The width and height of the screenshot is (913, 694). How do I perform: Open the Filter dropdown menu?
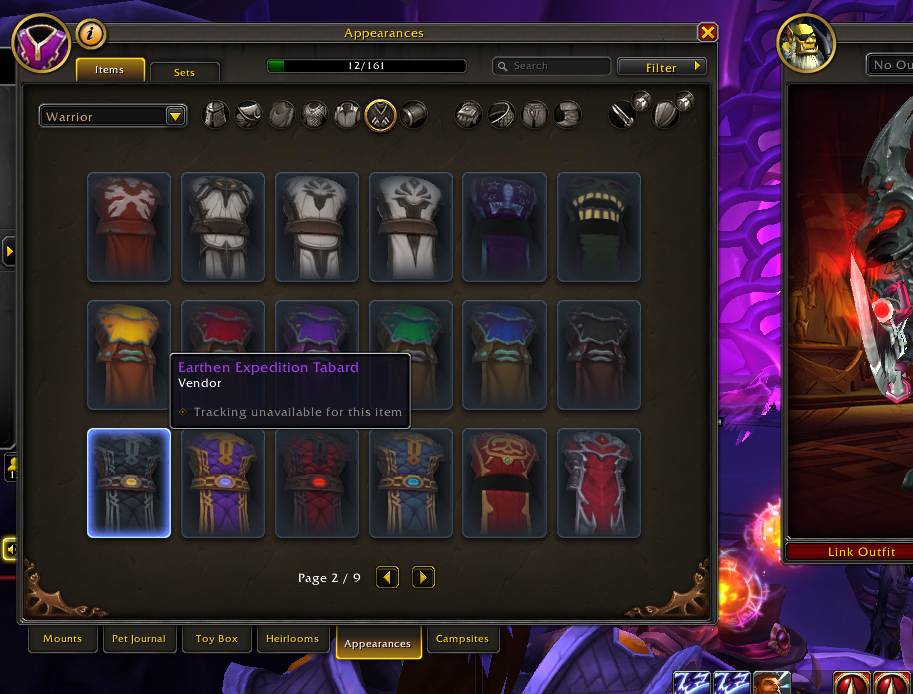(x=662, y=67)
